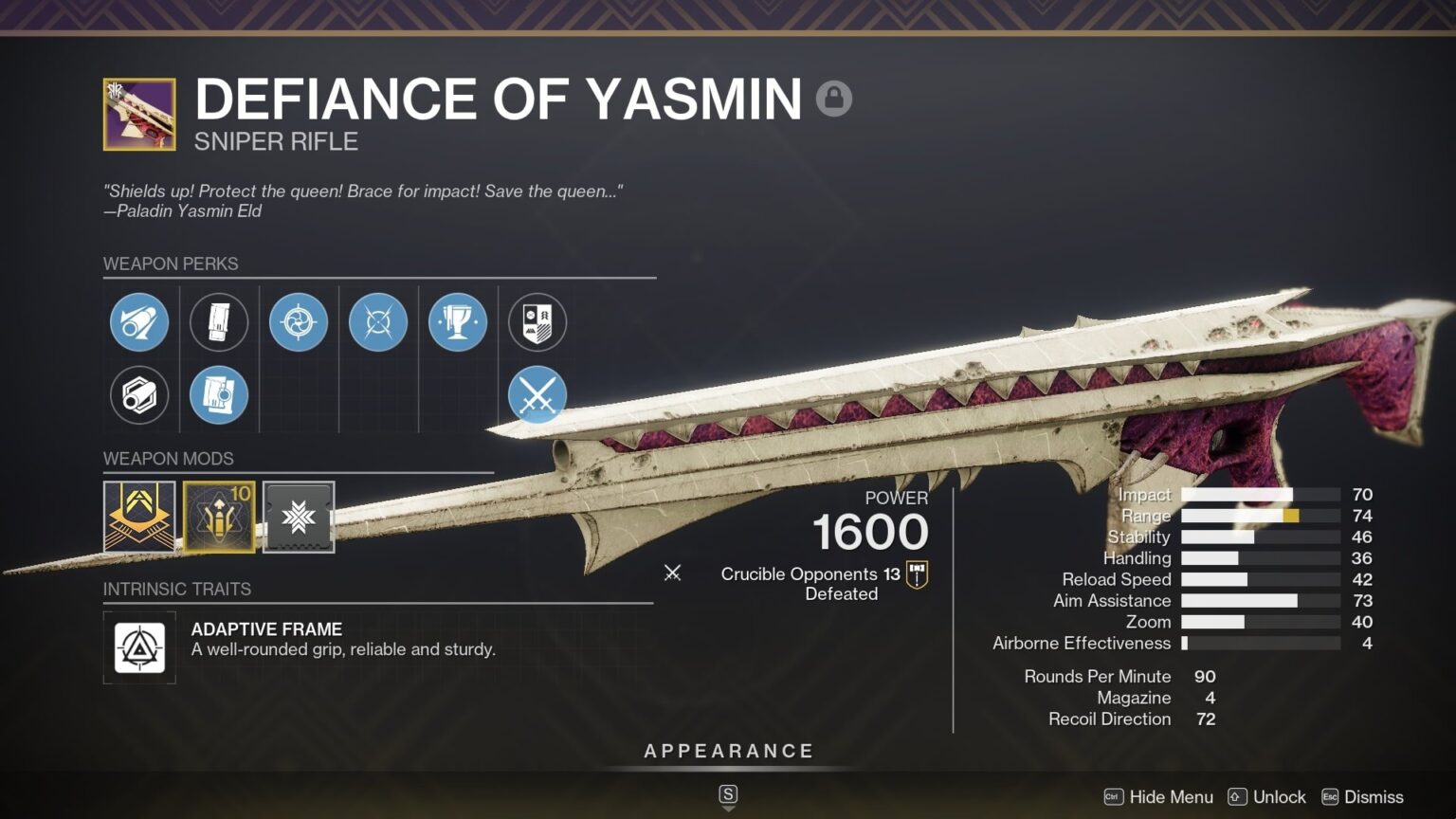Select the trophy kill tracker perk
The width and height of the screenshot is (1456, 819).
[x=458, y=322]
